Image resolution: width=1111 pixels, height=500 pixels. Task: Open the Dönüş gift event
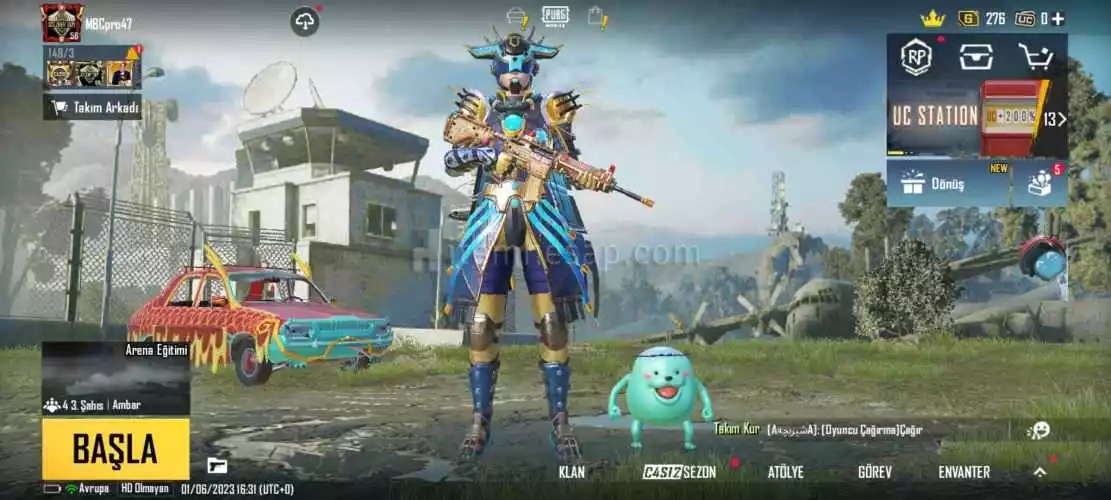point(947,183)
